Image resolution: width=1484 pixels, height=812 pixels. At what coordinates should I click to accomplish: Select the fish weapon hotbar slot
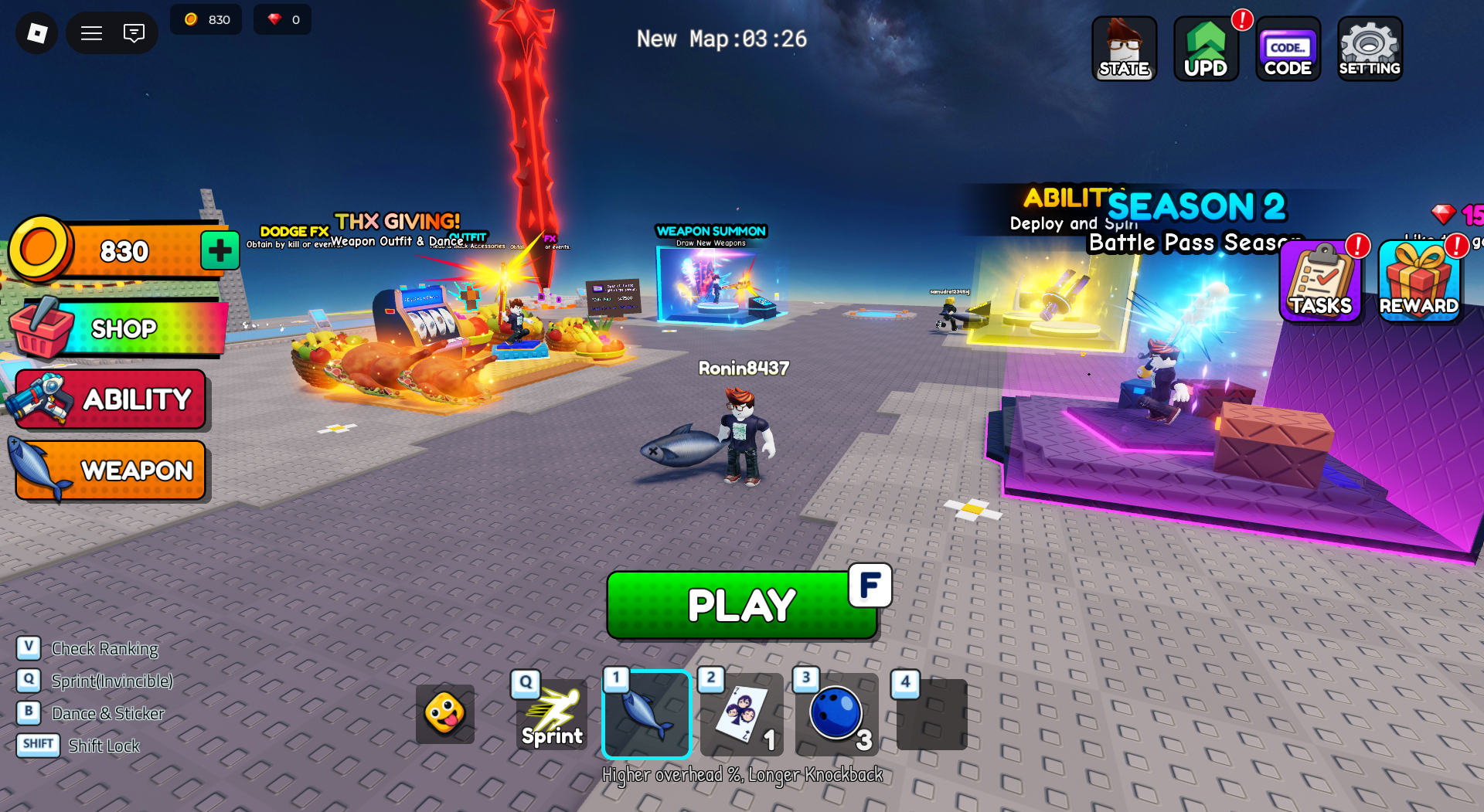point(646,714)
